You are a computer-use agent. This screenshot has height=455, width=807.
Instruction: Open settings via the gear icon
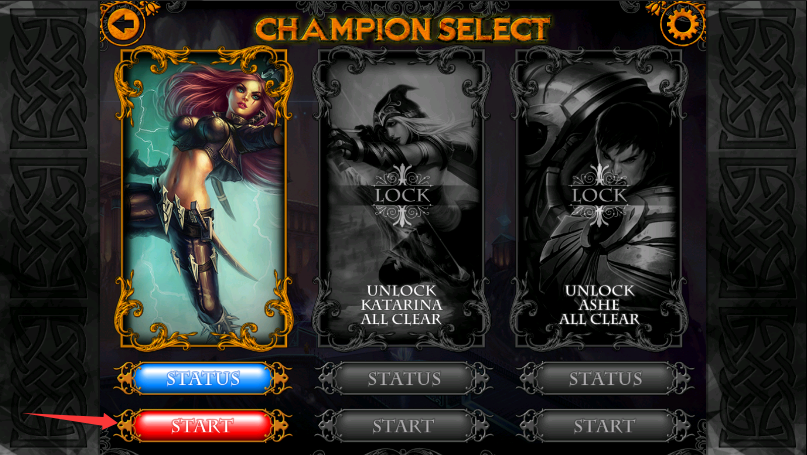(683, 23)
